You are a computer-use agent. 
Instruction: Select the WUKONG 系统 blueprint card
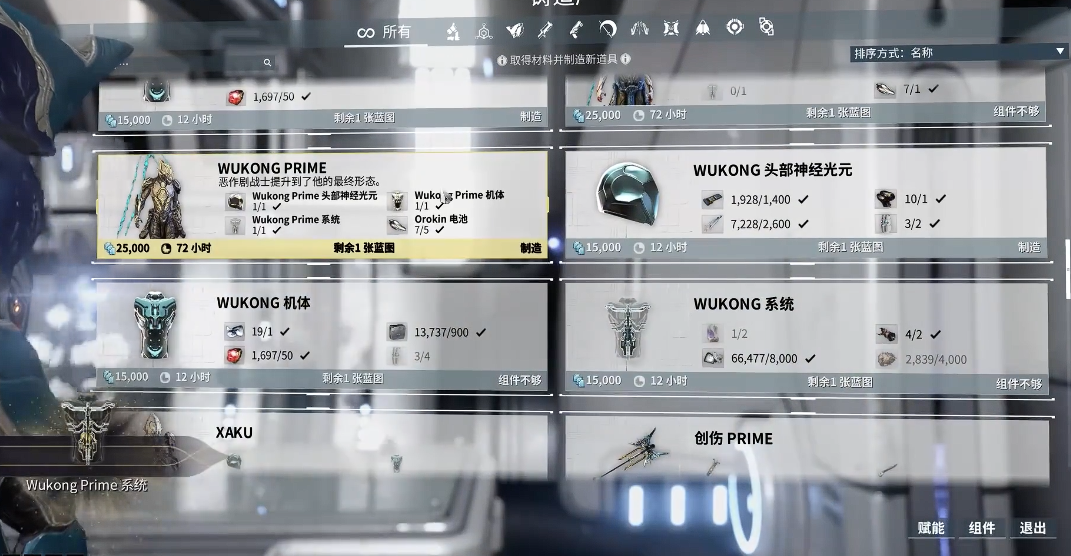coord(805,335)
